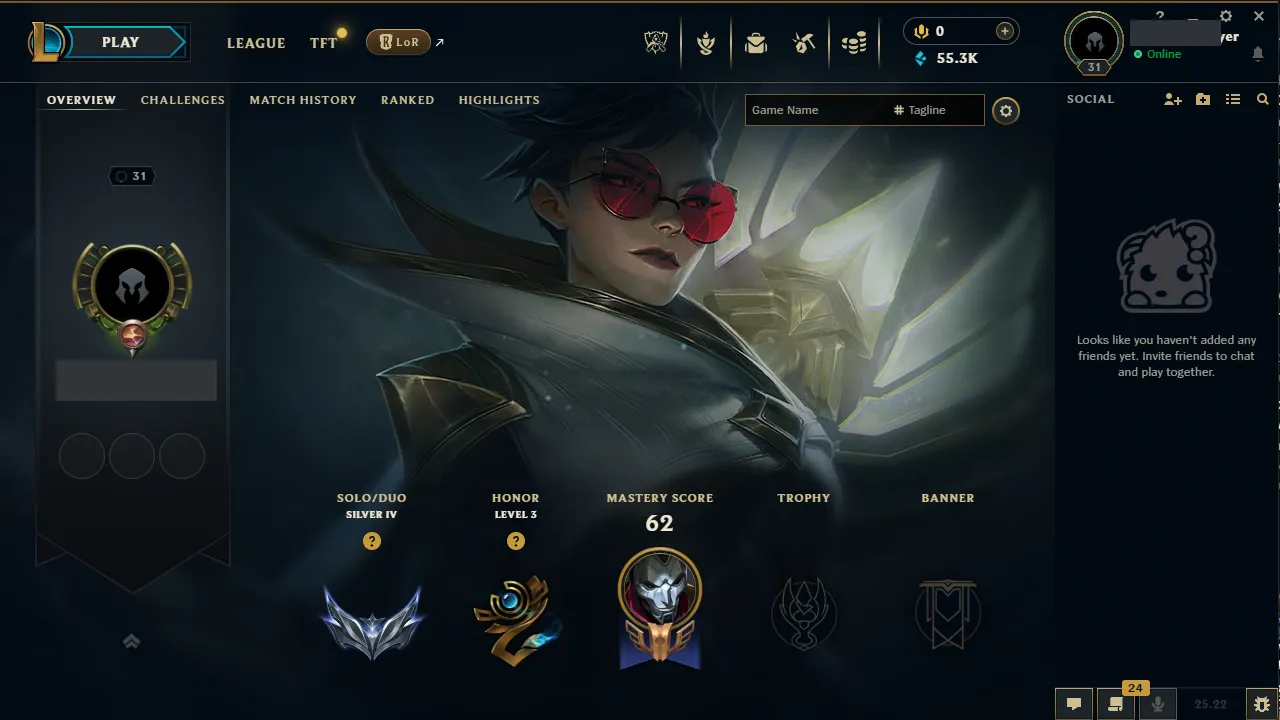View Esports via the trophy icon
This screenshot has width=1280, height=720.
656,43
